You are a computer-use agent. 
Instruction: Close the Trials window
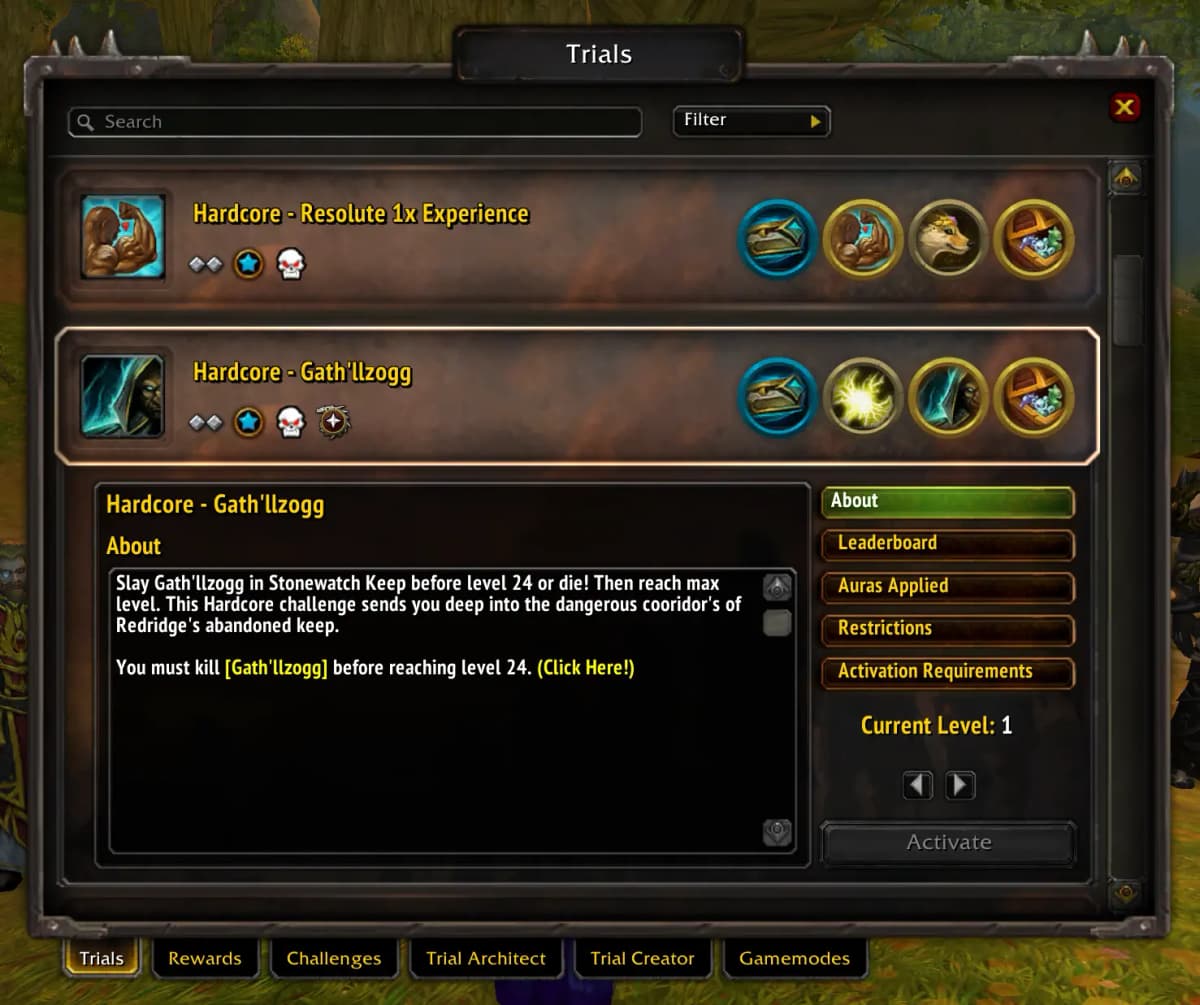(1125, 107)
